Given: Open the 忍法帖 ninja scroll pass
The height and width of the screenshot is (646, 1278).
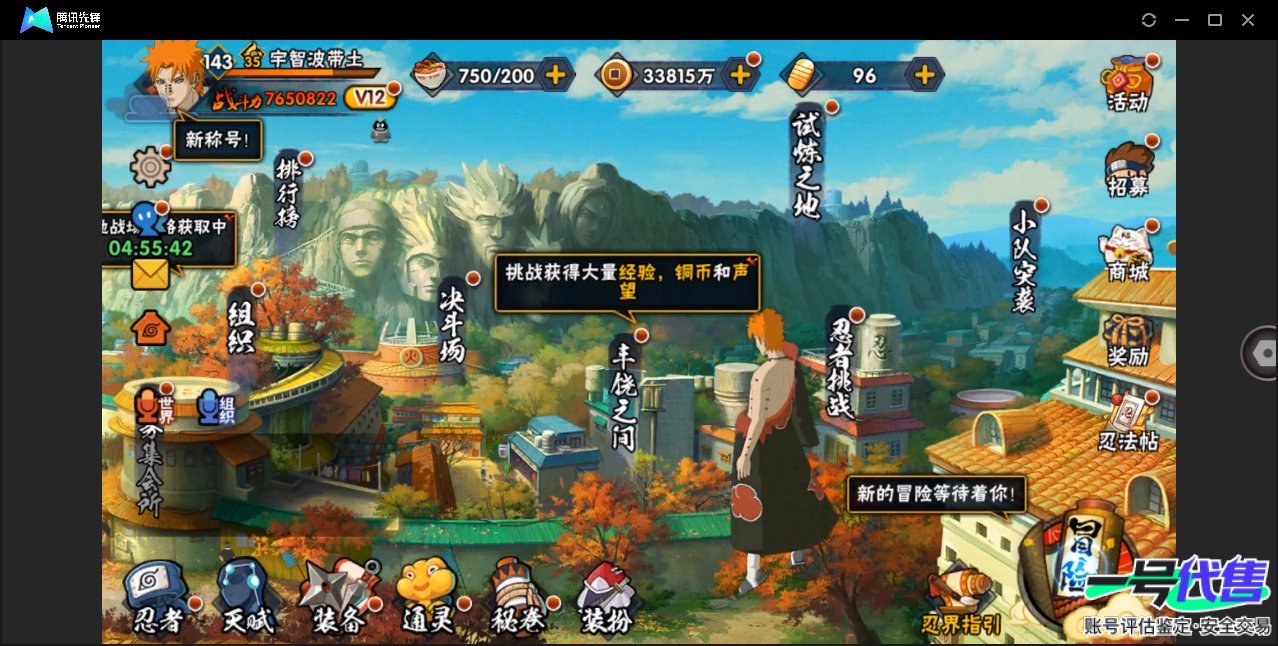Looking at the screenshot, I should click(1128, 423).
